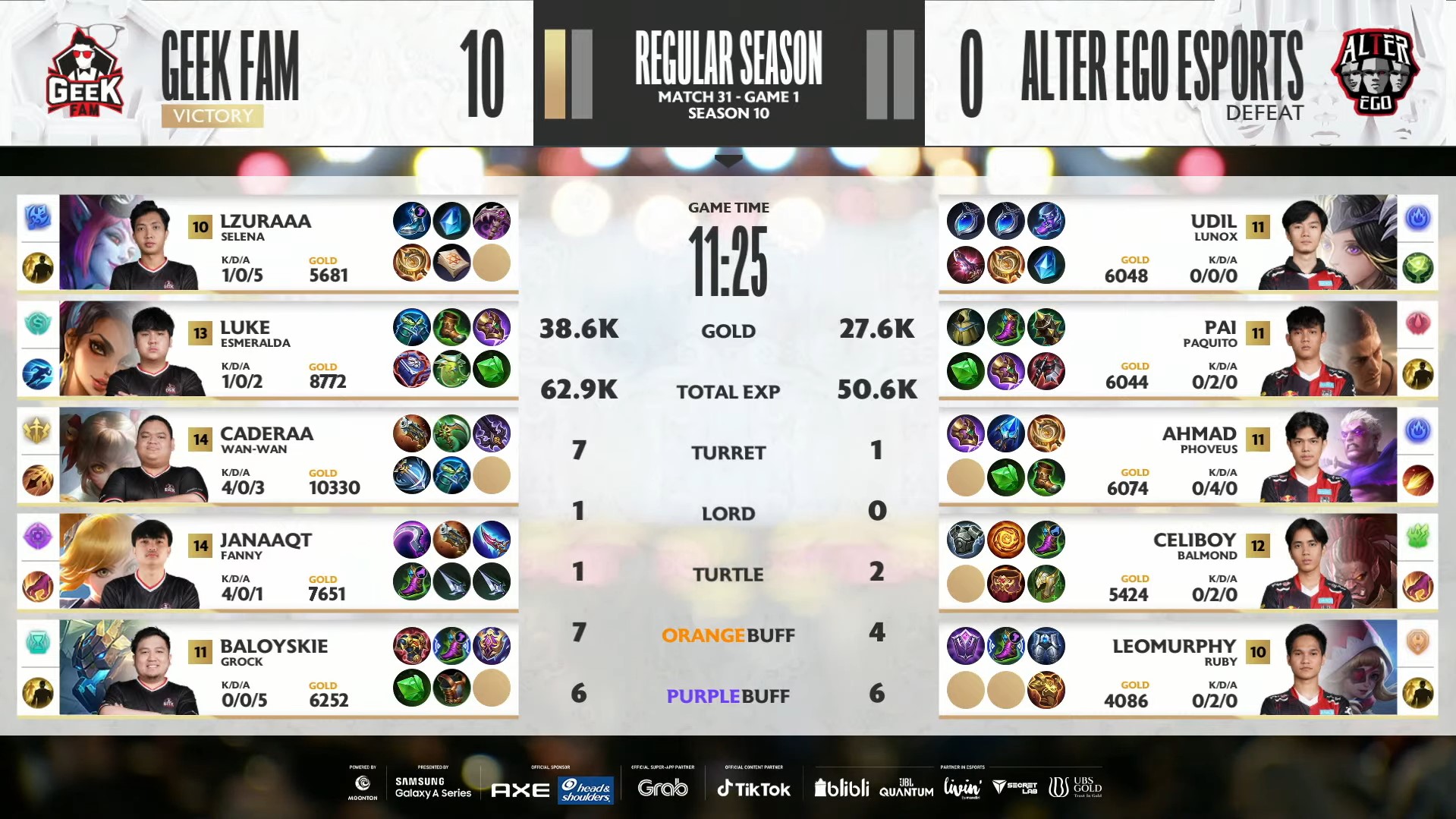Image resolution: width=1456 pixels, height=819 pixels.
Task: Click the Moonton logo in the footer
Action: click(x=363, y=785)
